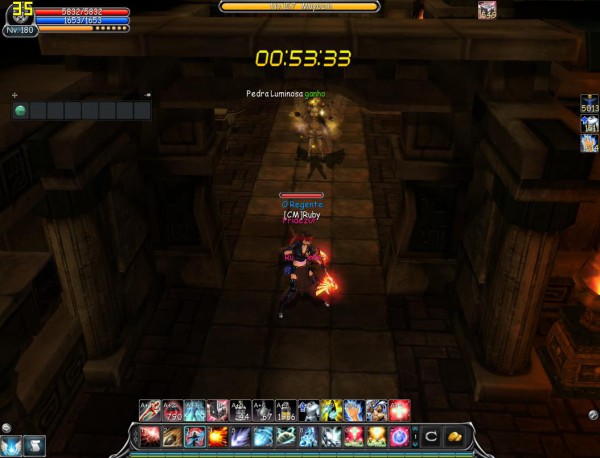The width and height of the screenshot is (600, 458).
Task: Click the small round chat bubble button
Action: coord(6,428)
